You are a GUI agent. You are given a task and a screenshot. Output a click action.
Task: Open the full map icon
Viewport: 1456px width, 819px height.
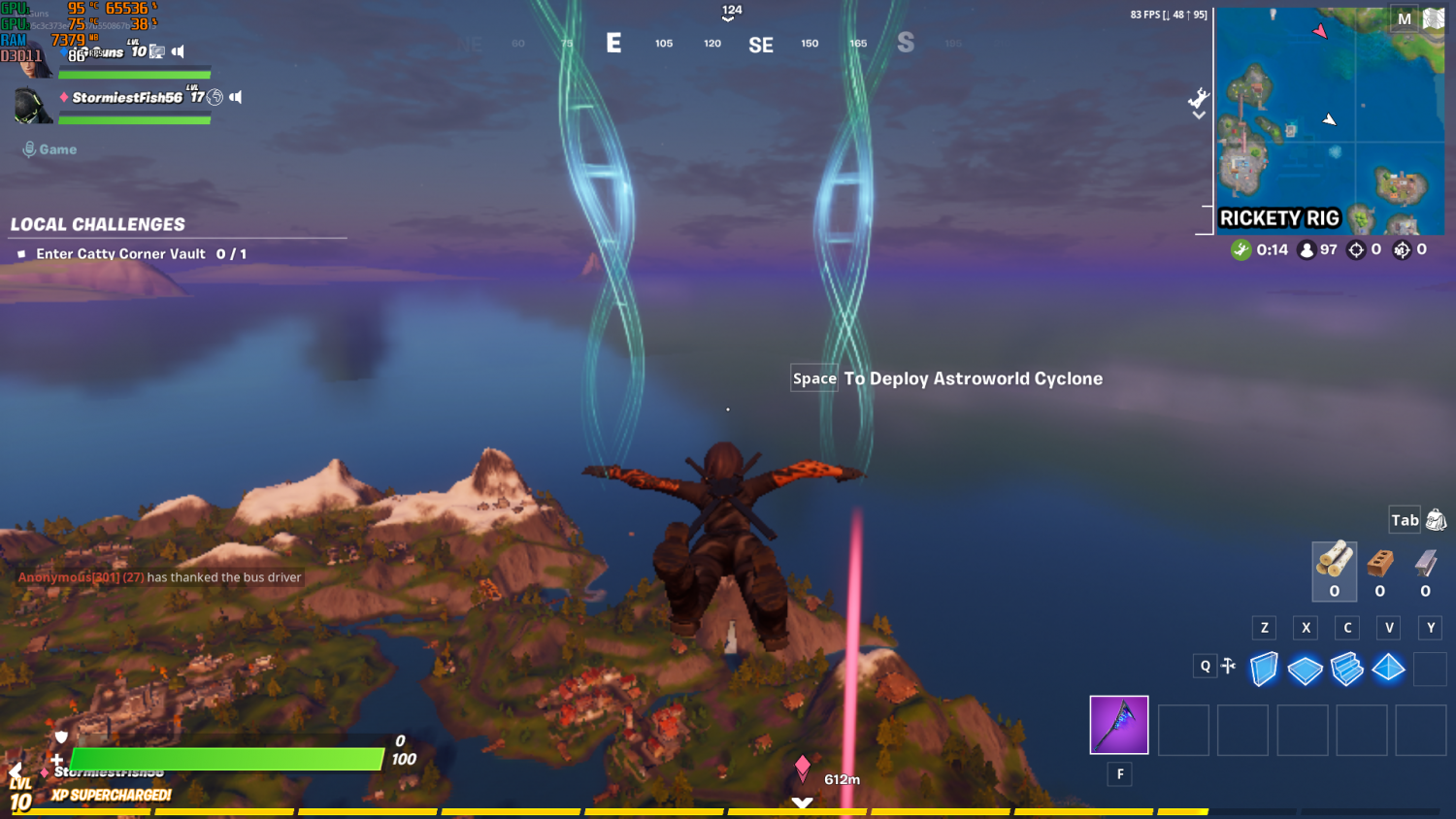[x=1434, y=19]
